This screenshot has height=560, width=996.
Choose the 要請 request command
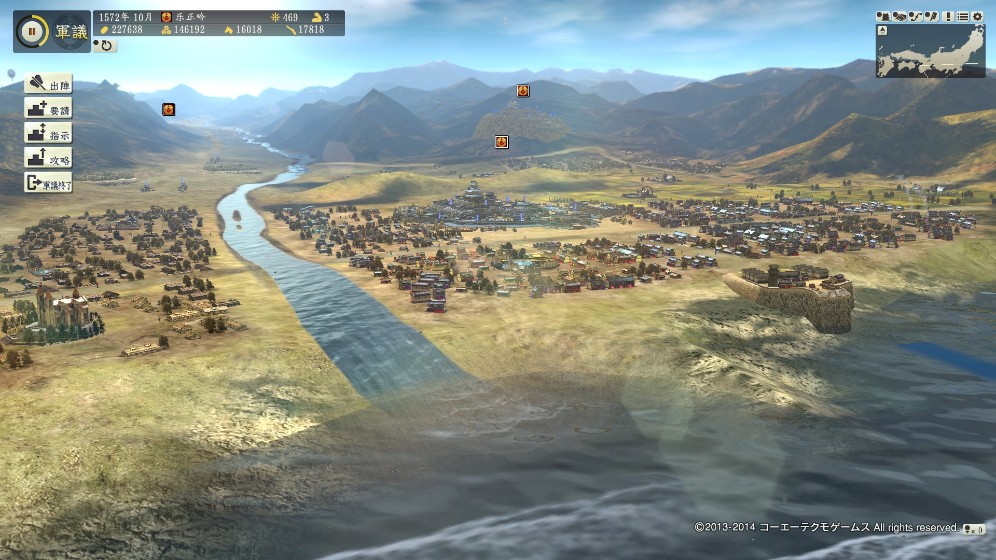pyautogui.click(x=48, y=108)
